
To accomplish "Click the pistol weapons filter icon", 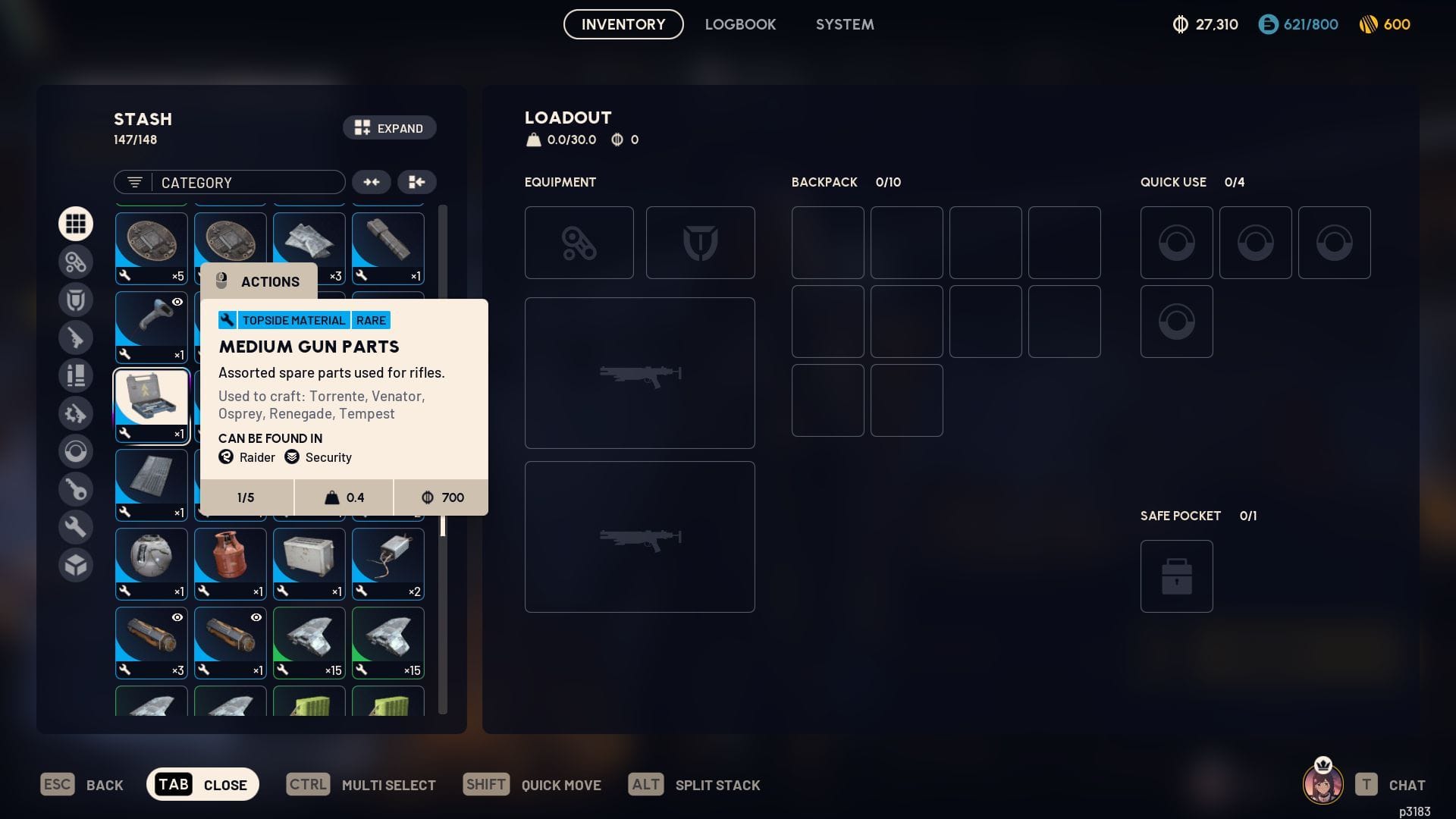I will point(76,337).
